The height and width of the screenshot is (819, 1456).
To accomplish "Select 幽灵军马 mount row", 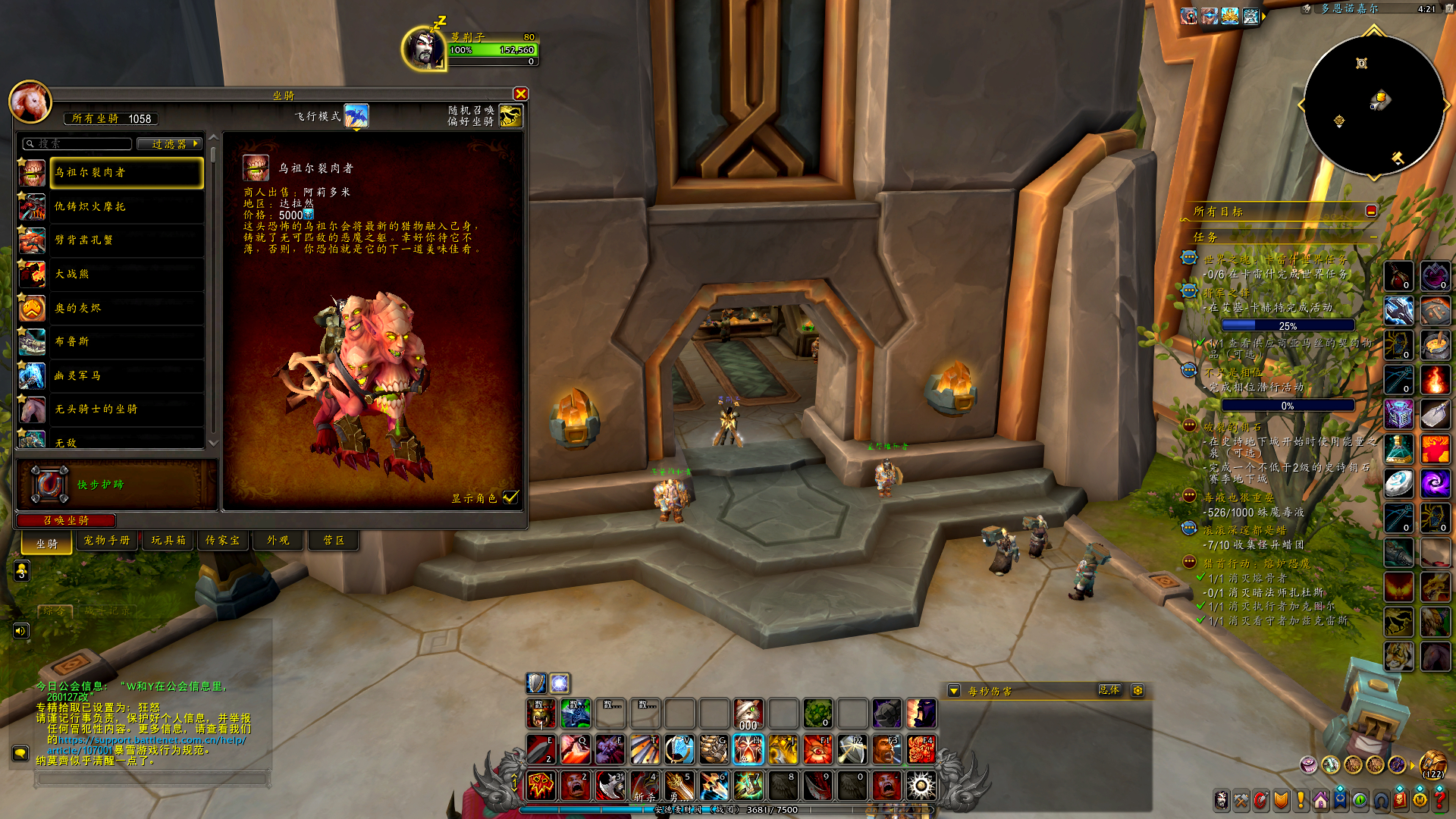I will click(x=127, y=375).
